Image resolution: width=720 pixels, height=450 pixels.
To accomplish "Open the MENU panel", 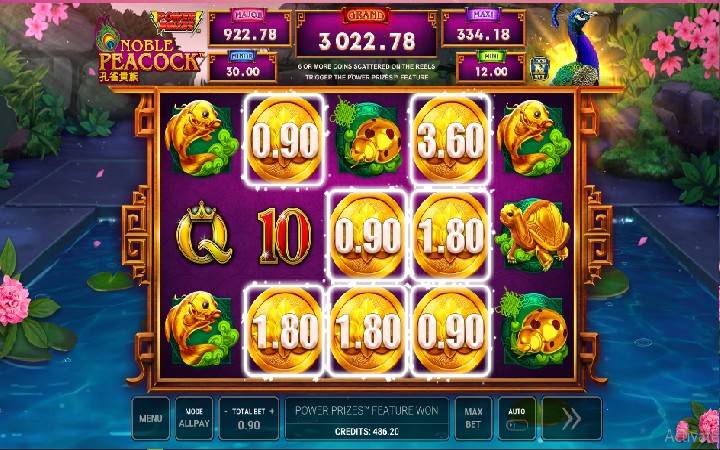I will (x=151, y=419).
